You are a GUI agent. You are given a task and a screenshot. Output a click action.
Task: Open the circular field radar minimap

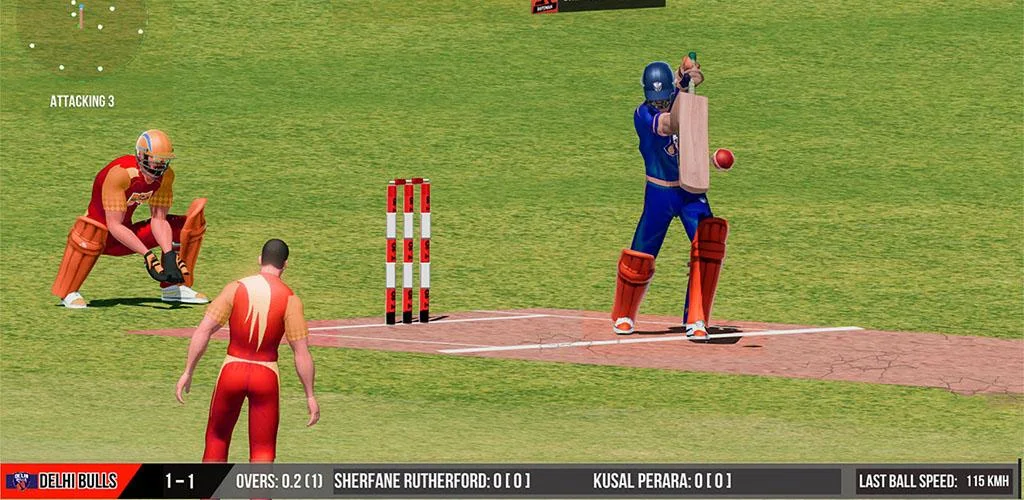[82, 32]
